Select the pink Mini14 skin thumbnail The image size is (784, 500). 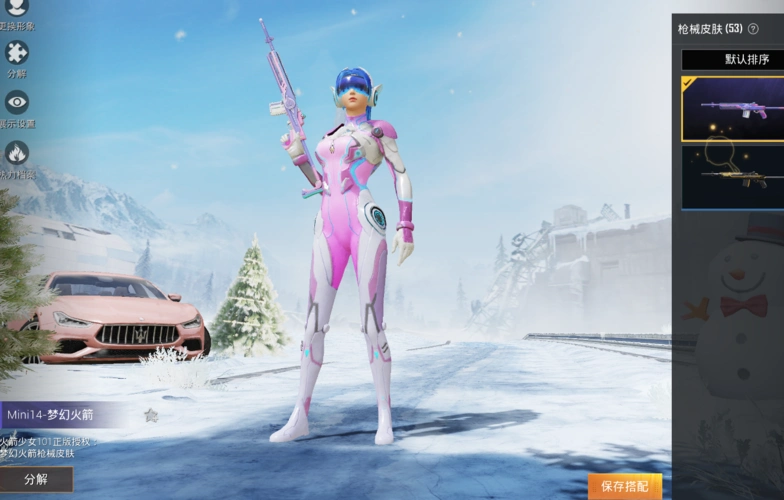click(x=733, y=109)
